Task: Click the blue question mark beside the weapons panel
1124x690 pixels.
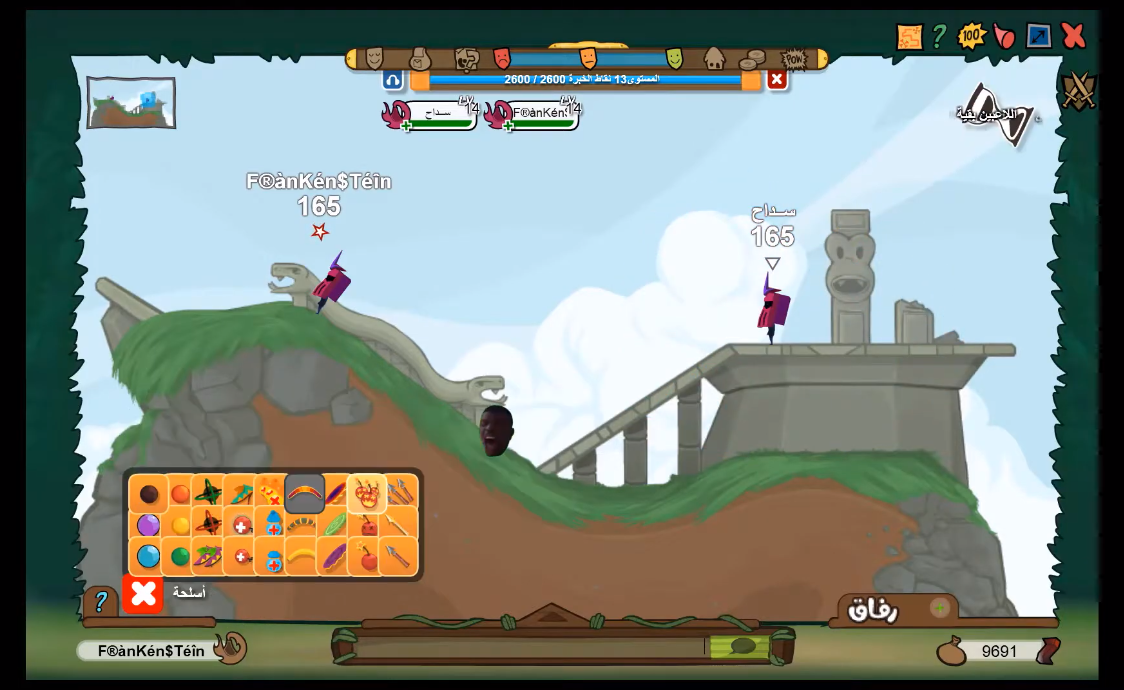Action: pos(100,601)
